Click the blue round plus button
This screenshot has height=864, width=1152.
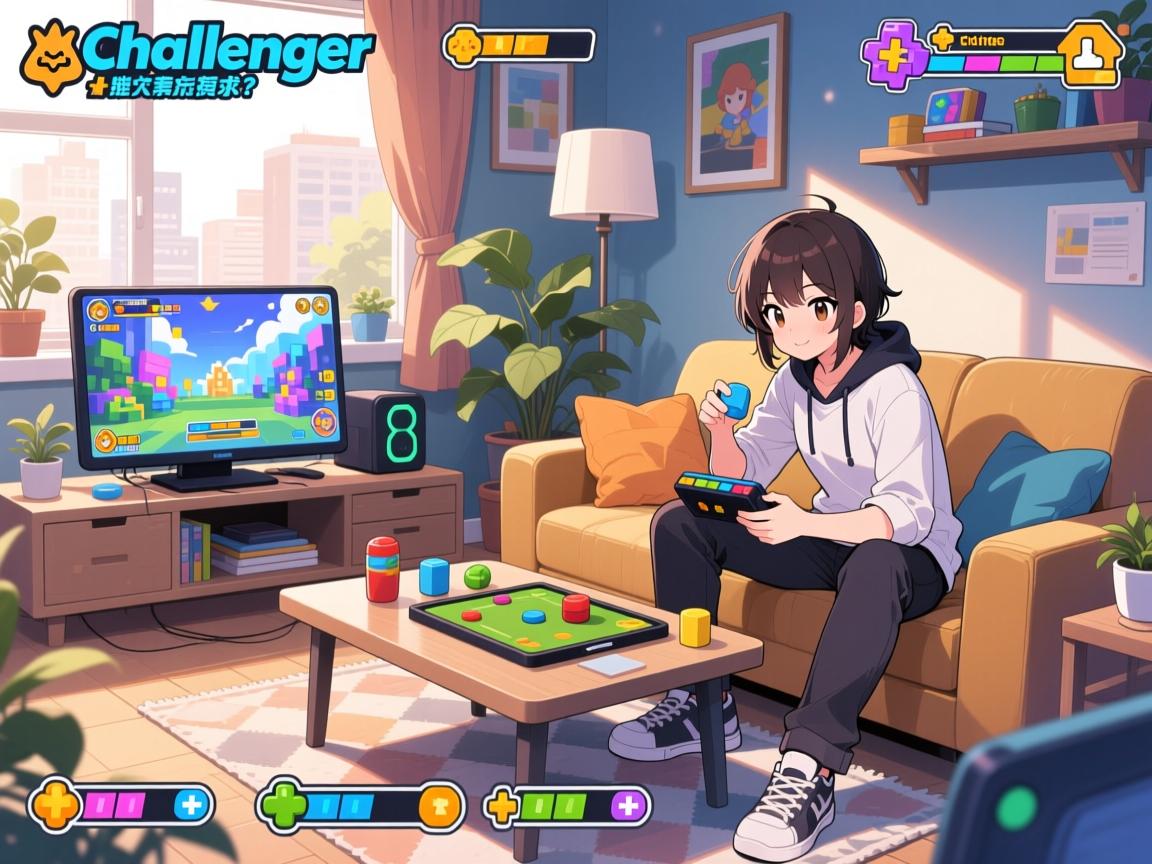coord(190,804)
